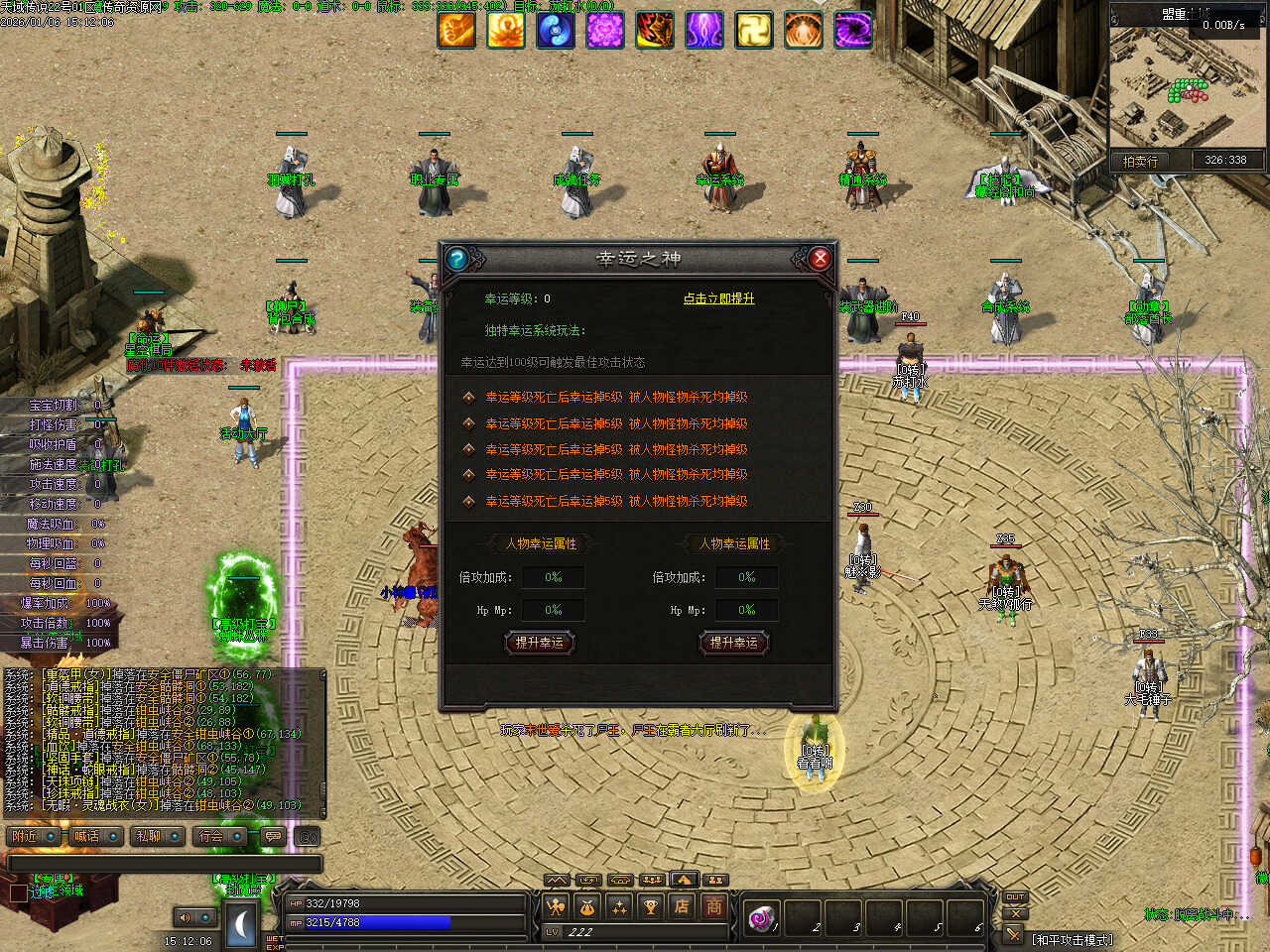1270x952 pixels.
Task: Activate the purple lightning skill icon
Action: tap(704, 30)
